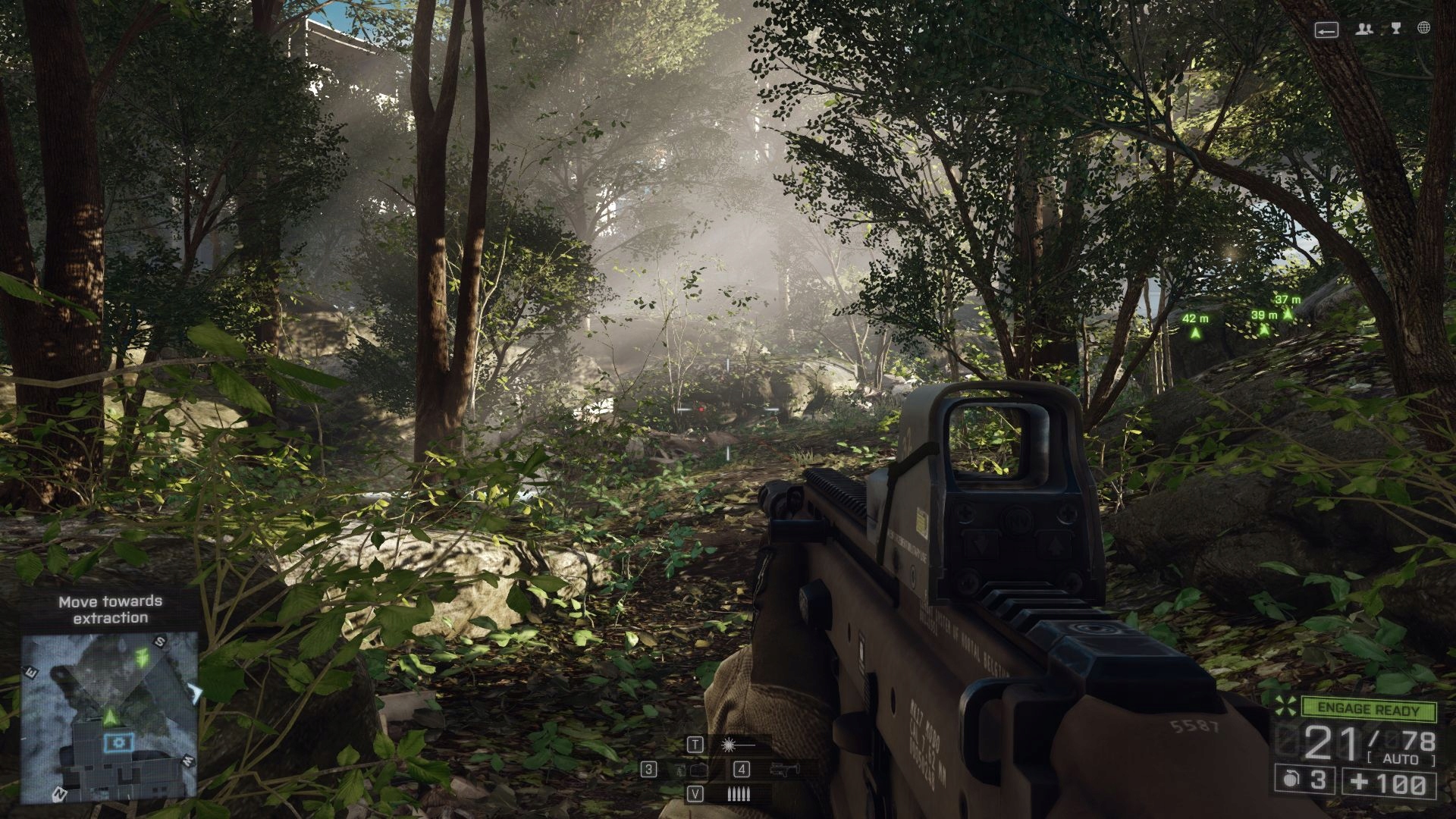This screenshot has height=819, width=1456.
Task: Show the trophy leaderboard icon
Action: click(x=1396, y=28)
